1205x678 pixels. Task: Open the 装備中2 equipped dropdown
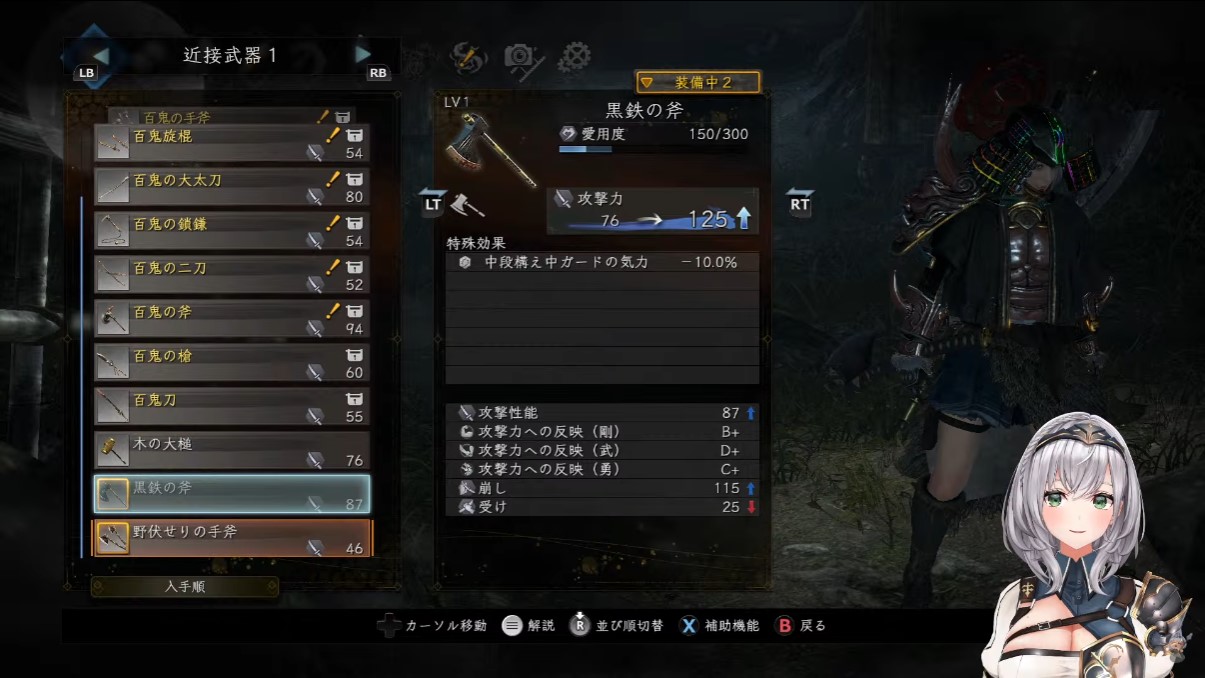(x=698, y=82)
